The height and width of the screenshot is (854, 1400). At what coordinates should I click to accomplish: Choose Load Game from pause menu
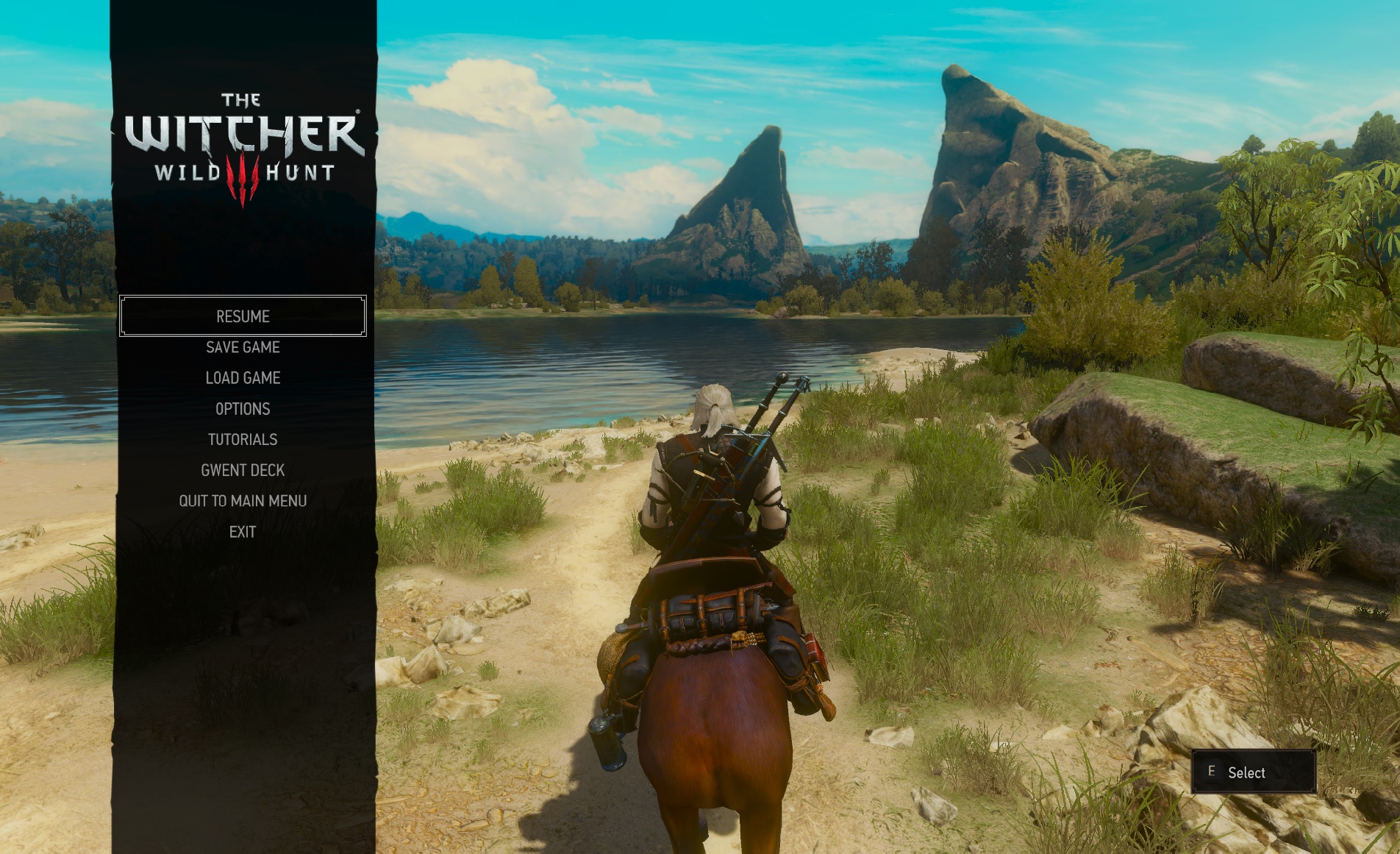(x=243, y=378)
